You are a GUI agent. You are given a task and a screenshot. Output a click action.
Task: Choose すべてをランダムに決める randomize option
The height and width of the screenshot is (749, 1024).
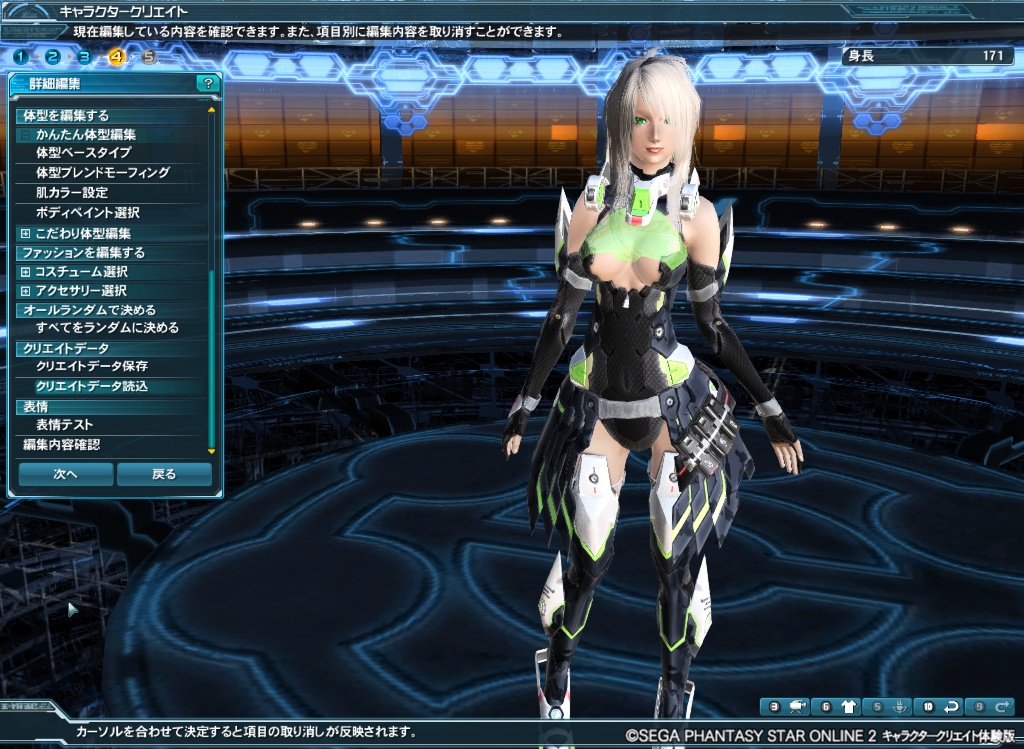click(107, 328)
